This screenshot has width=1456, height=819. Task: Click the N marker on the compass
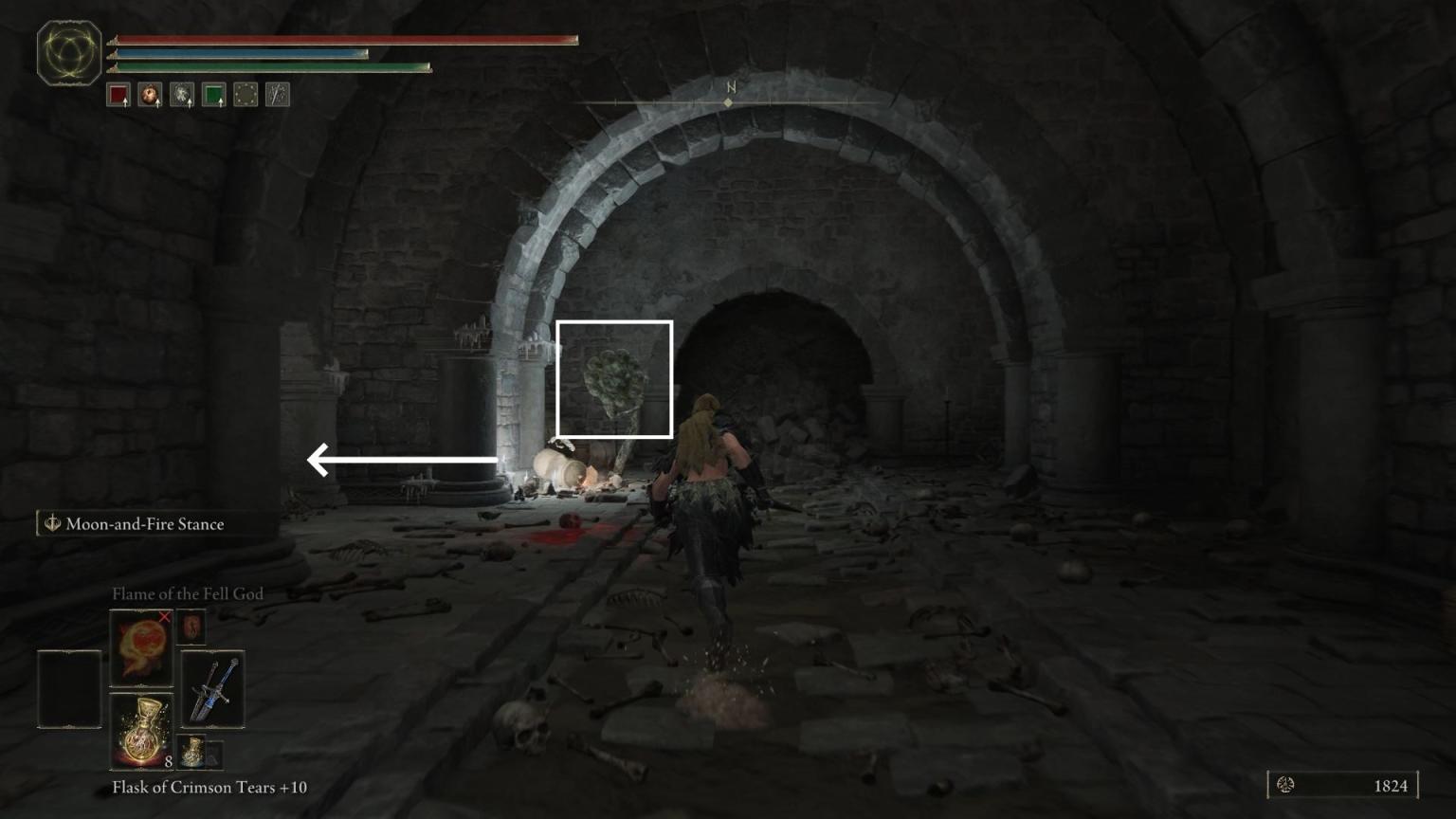pyautogui.click(x=729, y=86)
